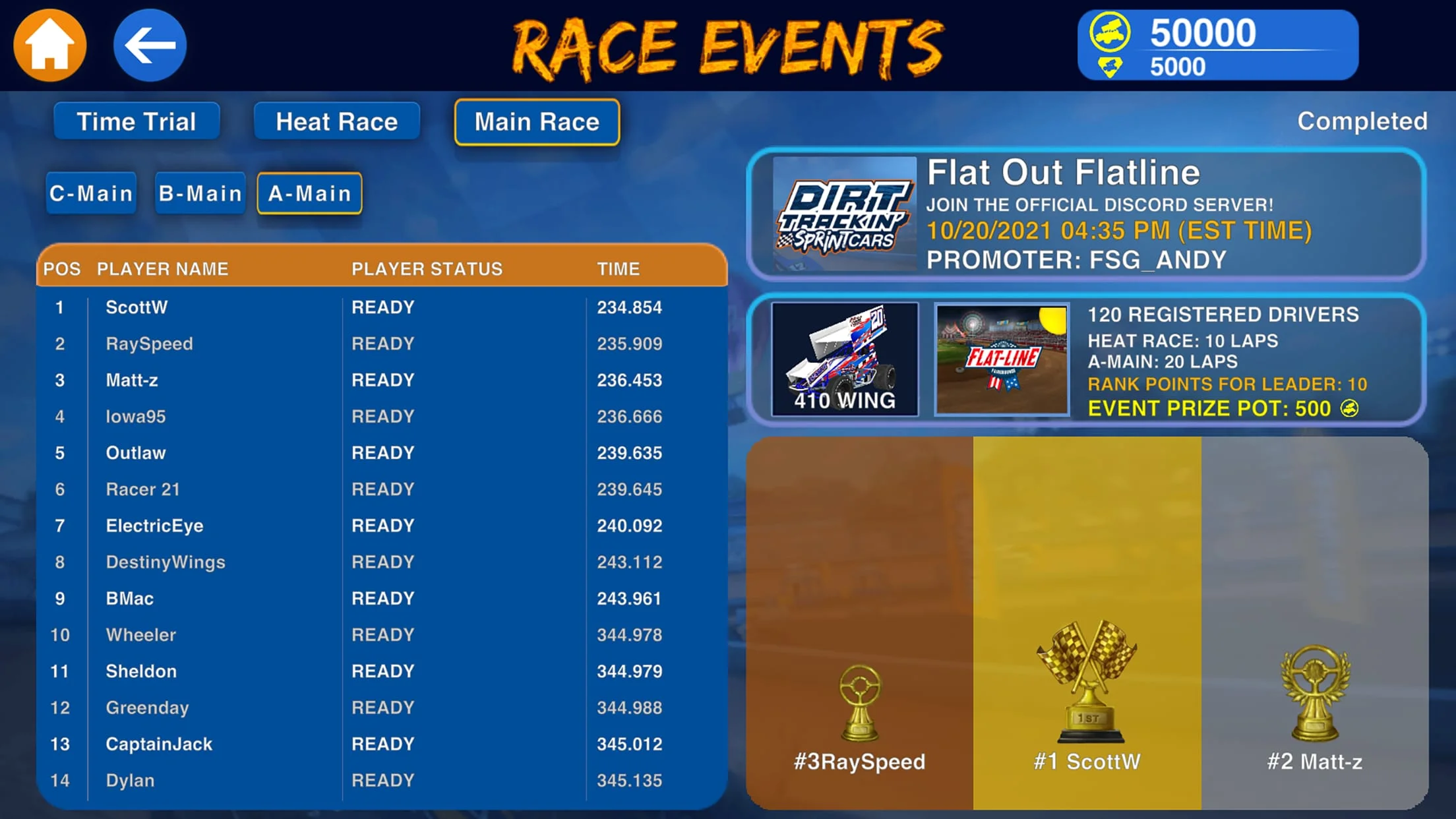This screenshot has width=1456, height=819.
Task: Switch to the Time Trial tab
Action: click(136, 121)
